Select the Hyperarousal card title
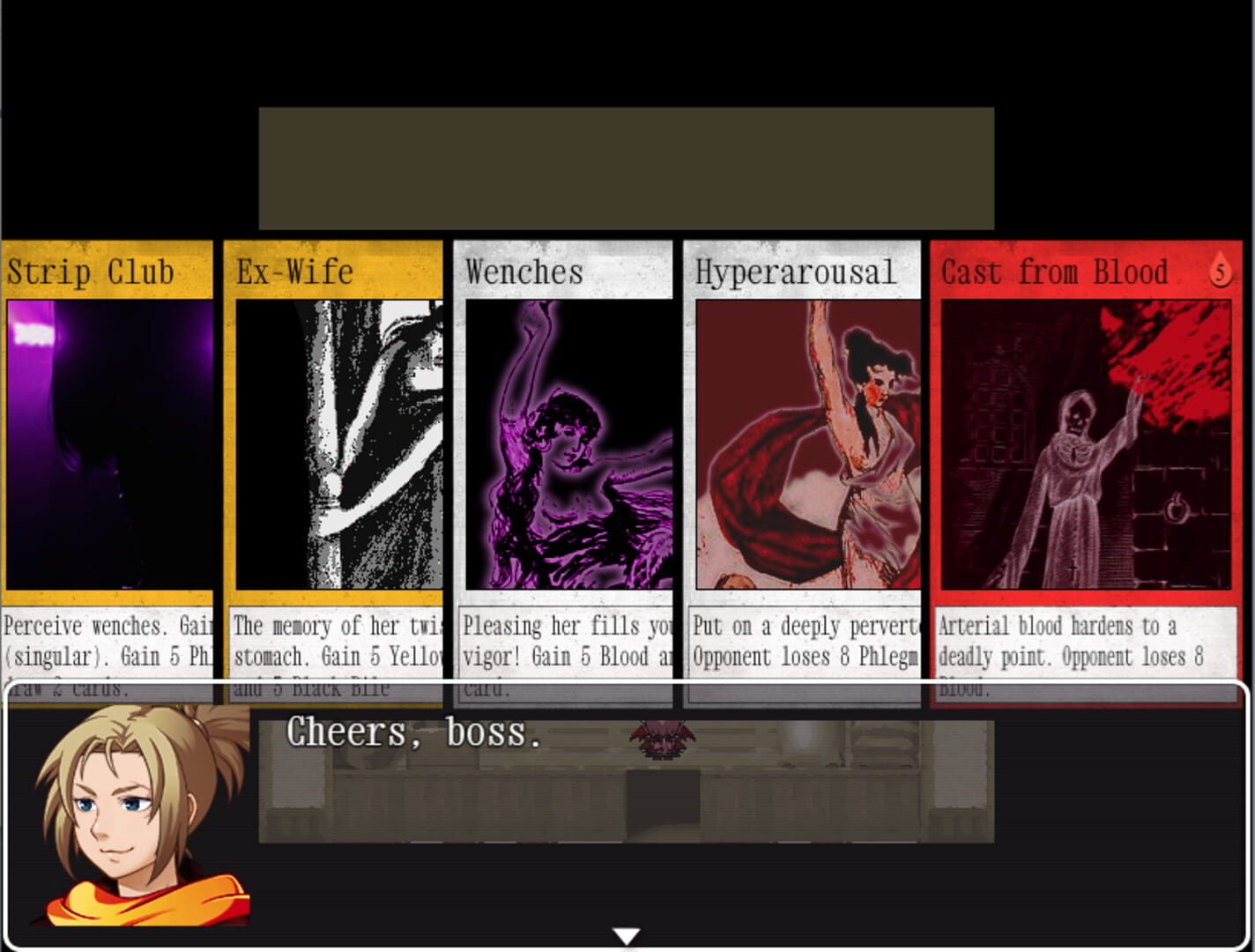This screenshot has height=952, width=1255. tap(796, 272)
